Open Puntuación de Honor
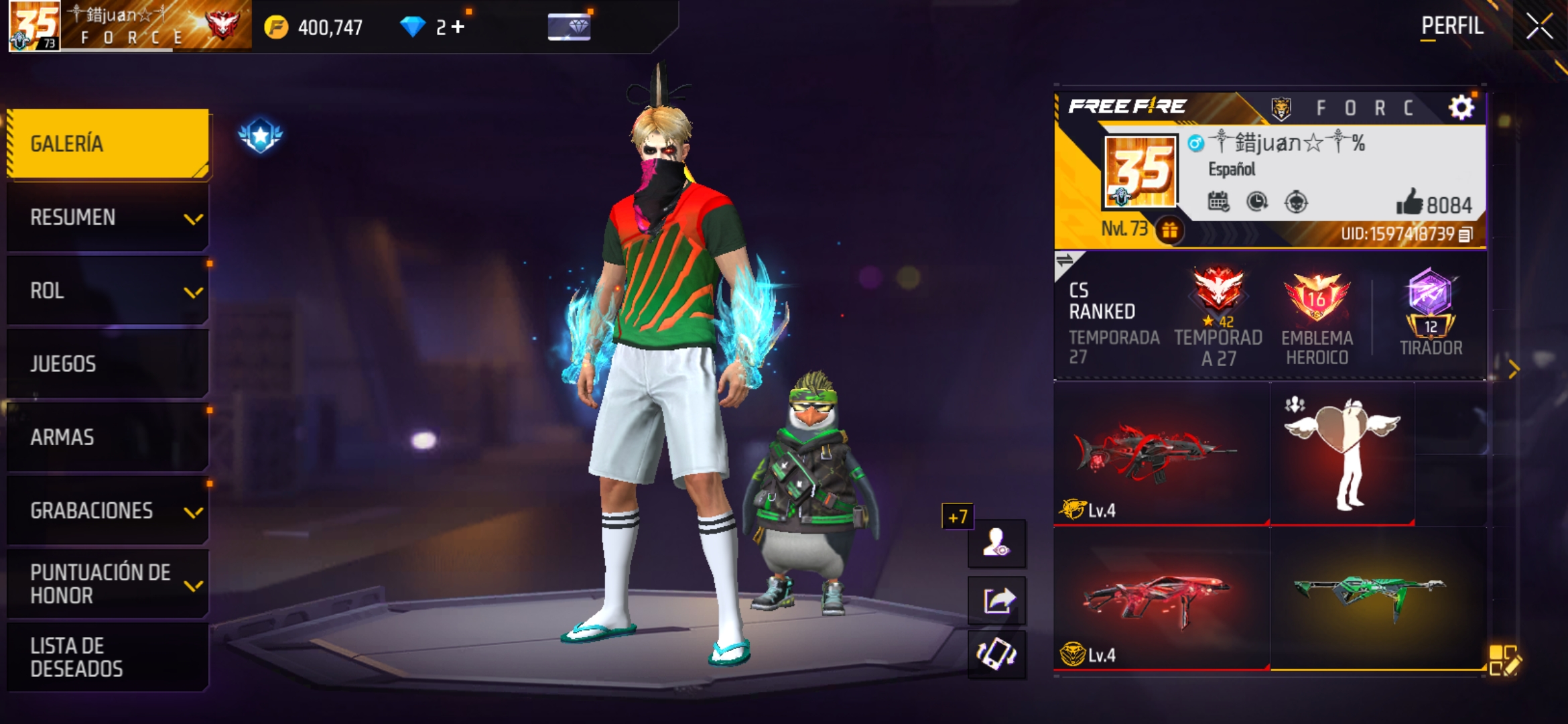 point(107,584)
